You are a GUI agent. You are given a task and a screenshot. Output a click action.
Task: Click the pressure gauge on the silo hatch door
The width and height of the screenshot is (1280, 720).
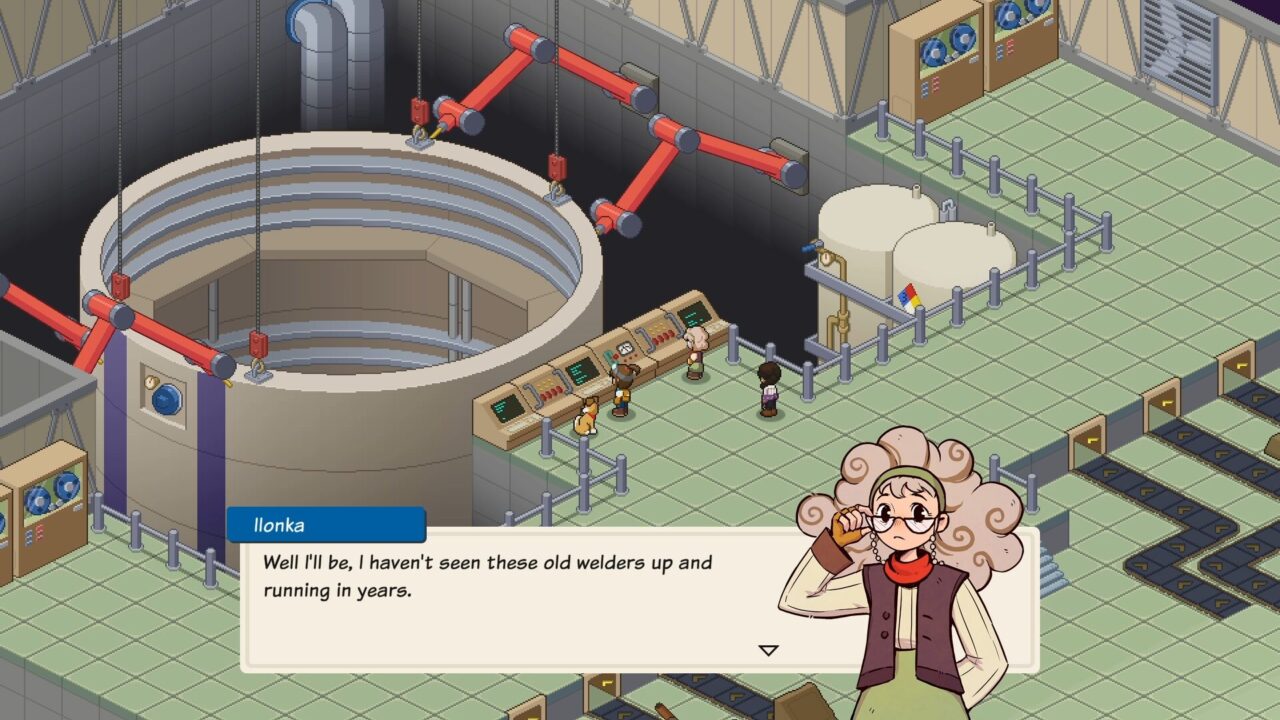(150, 381)
